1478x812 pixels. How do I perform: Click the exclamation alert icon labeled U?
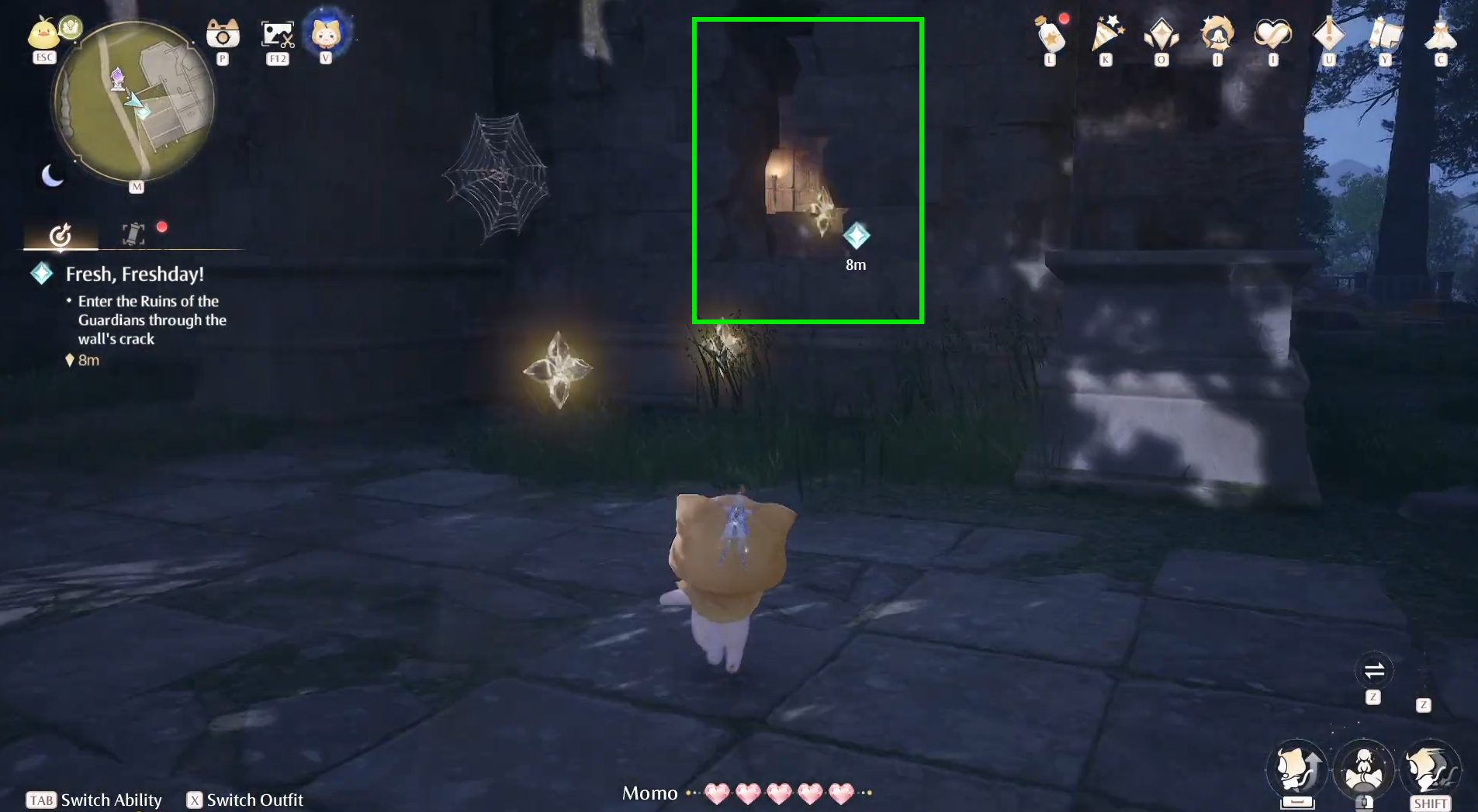tap(1327, 35)
